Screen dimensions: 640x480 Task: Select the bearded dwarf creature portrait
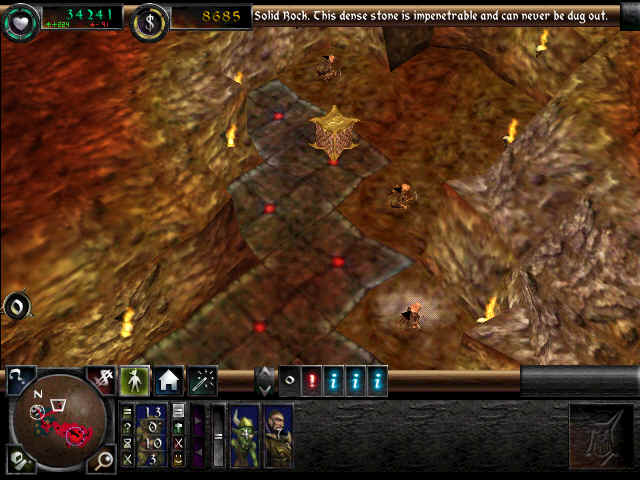[278, 436]
